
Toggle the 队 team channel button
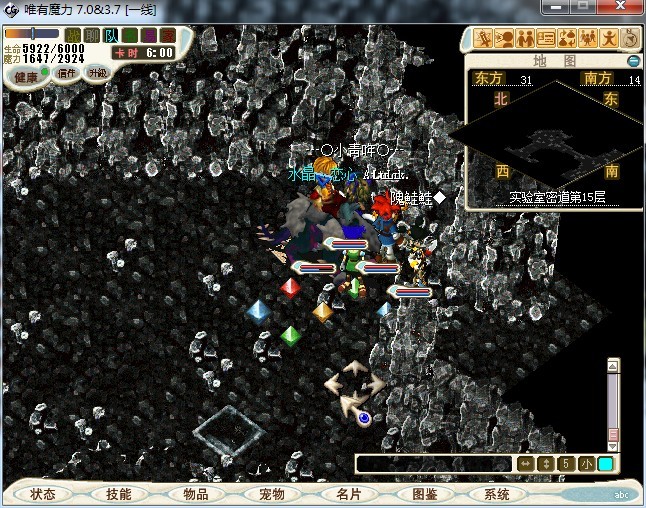click(111, 36)
